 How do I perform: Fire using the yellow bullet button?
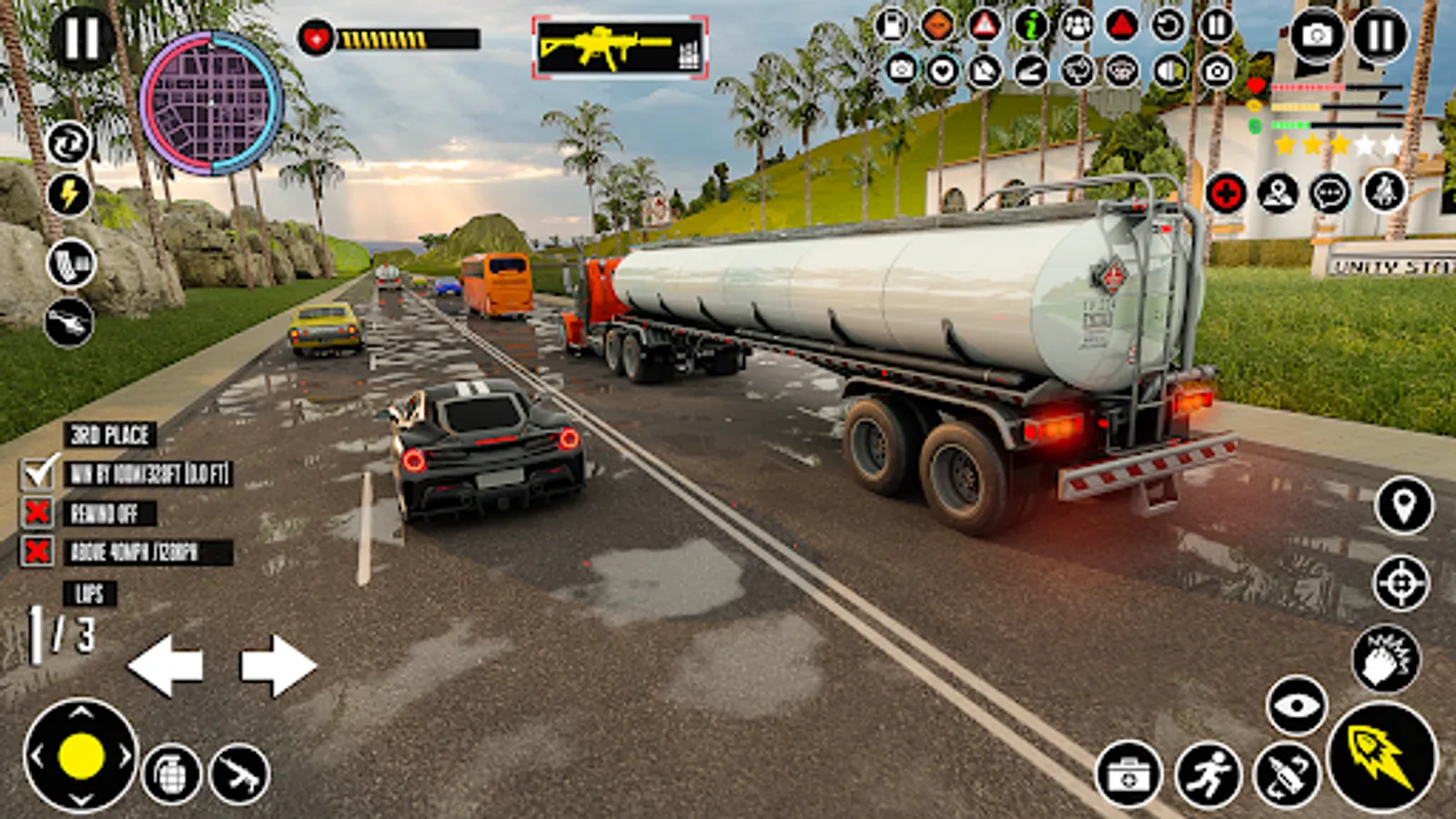1382,757
